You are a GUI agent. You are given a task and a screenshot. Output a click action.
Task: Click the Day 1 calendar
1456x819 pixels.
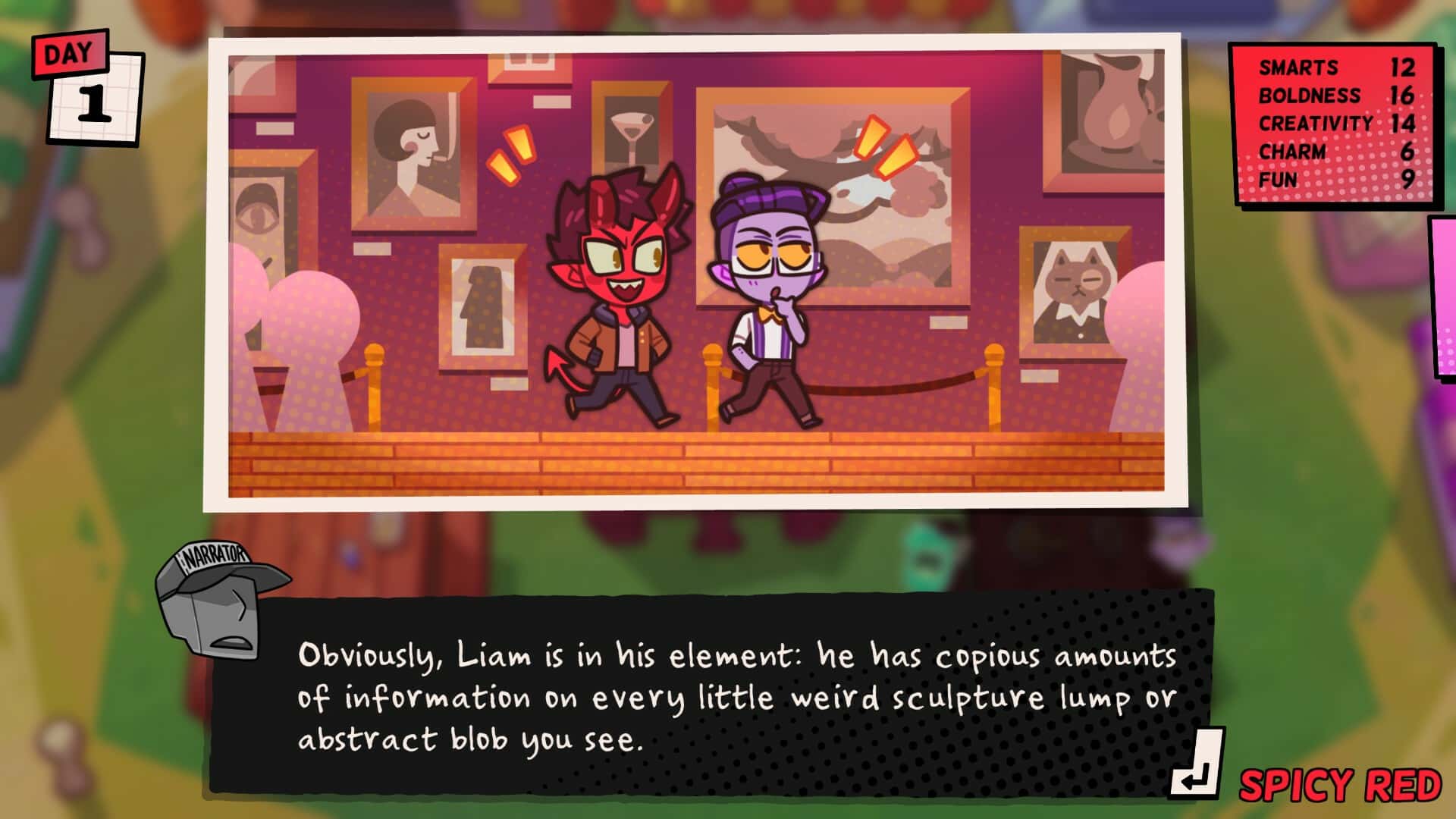tap(82, 83)
